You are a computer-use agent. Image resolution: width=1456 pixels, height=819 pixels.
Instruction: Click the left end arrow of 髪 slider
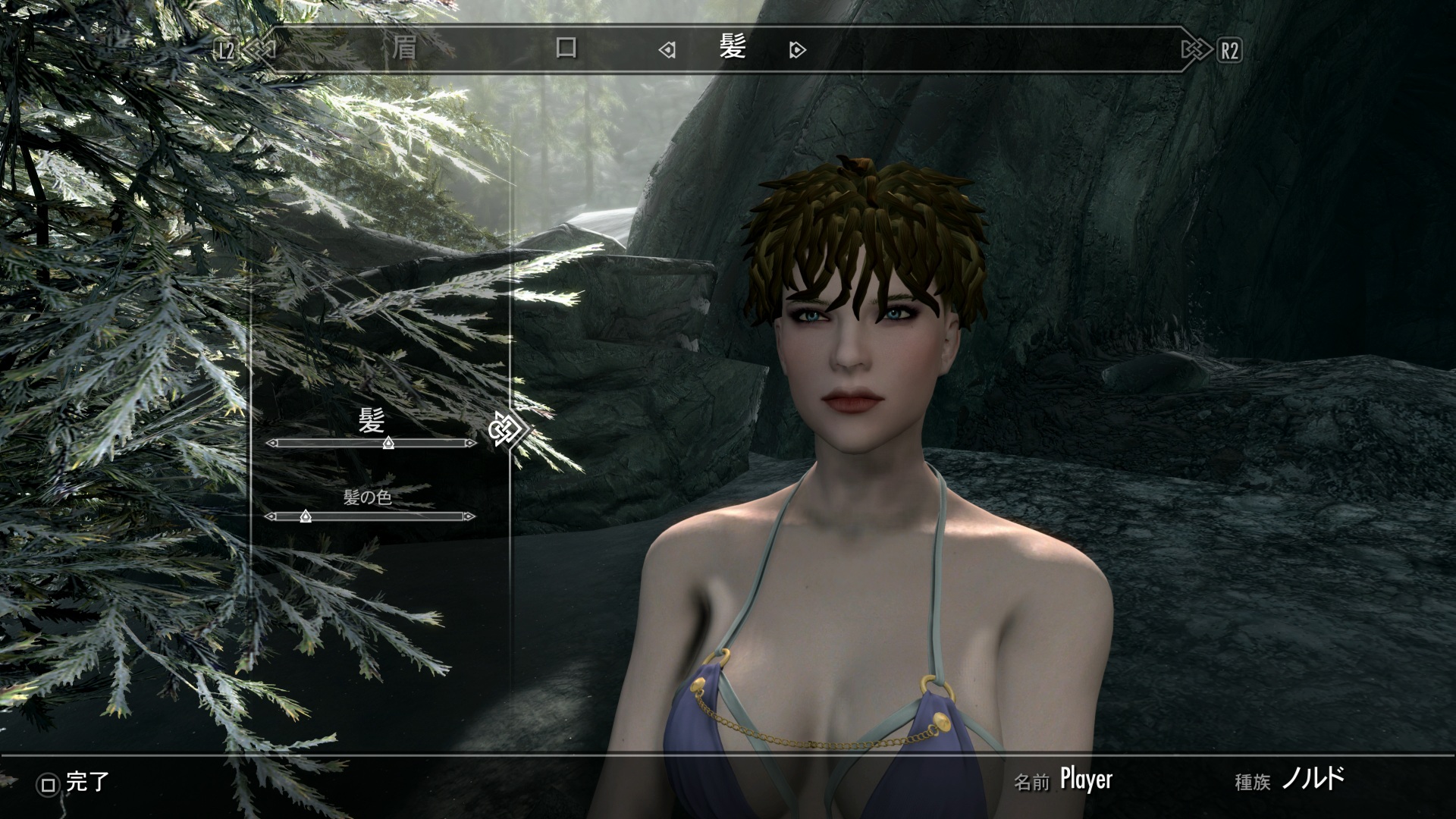(x=271, y=443)
